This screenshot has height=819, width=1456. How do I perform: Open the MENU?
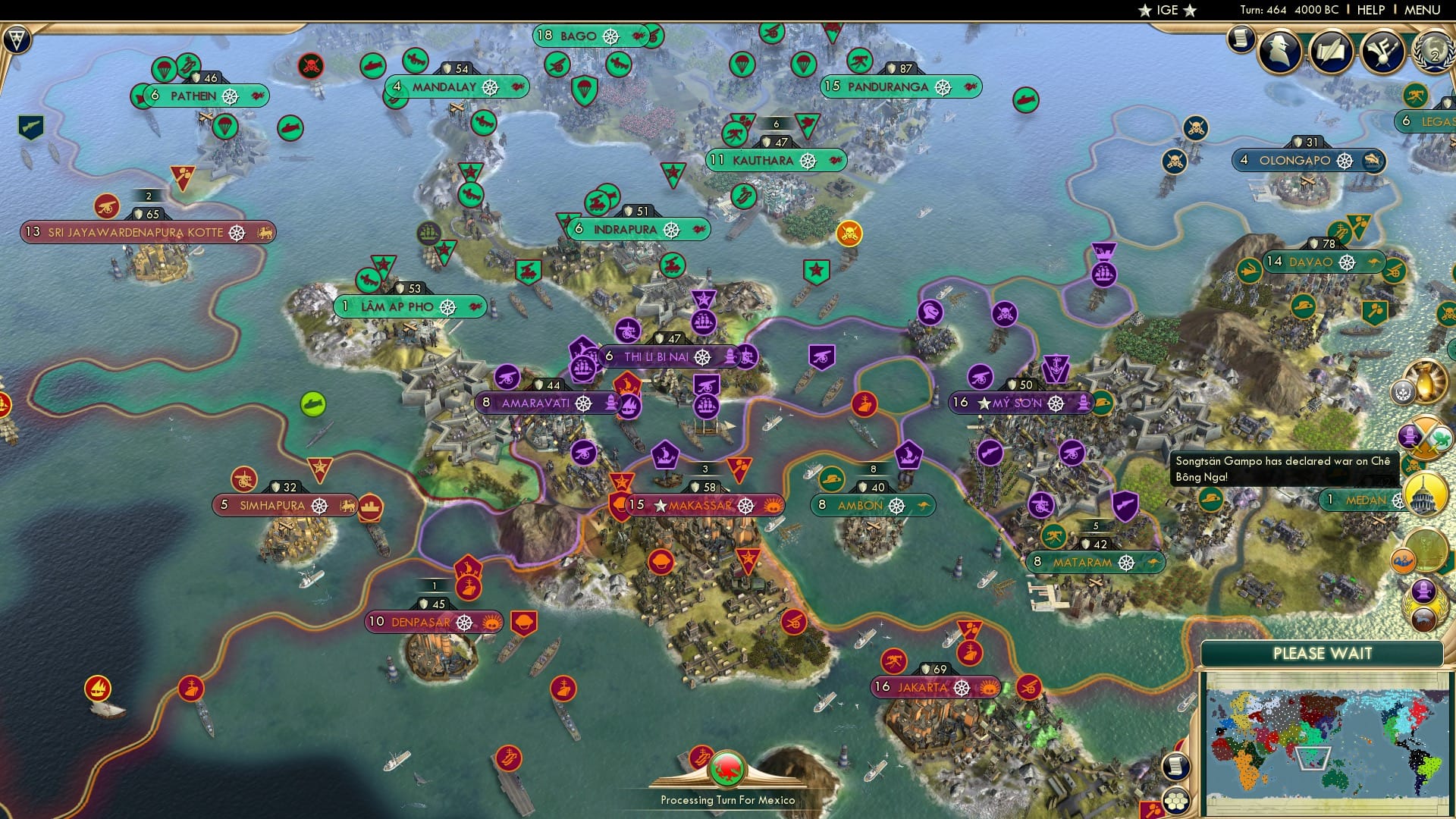click(x=1420, y=10)
